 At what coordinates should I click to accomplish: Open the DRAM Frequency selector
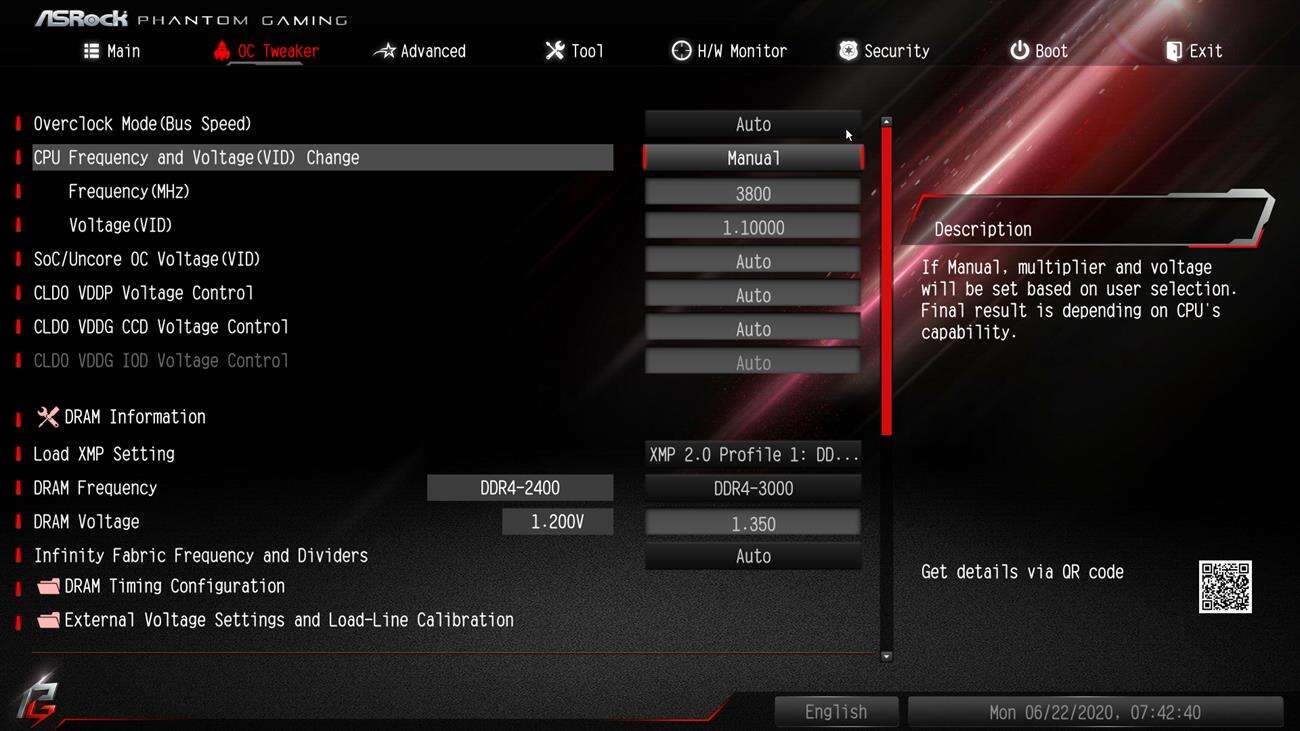coord(752,487)
